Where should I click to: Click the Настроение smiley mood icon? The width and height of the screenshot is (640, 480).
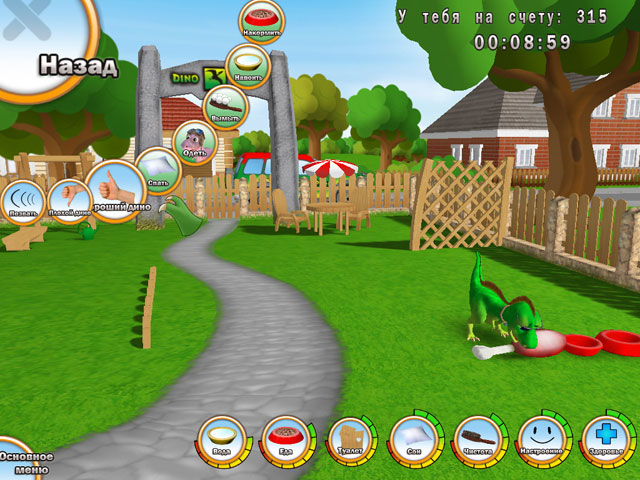pos(543,440)
